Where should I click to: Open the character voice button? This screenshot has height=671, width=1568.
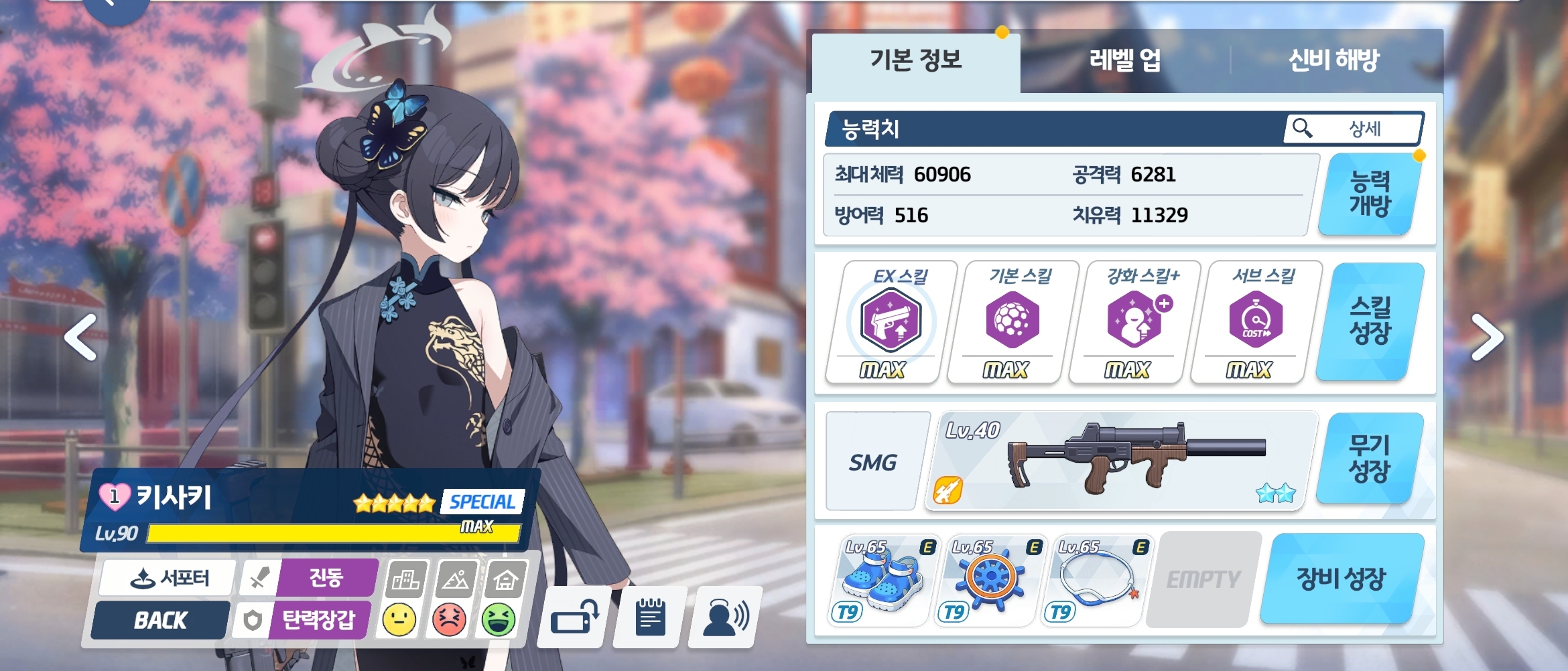(725, 617)
